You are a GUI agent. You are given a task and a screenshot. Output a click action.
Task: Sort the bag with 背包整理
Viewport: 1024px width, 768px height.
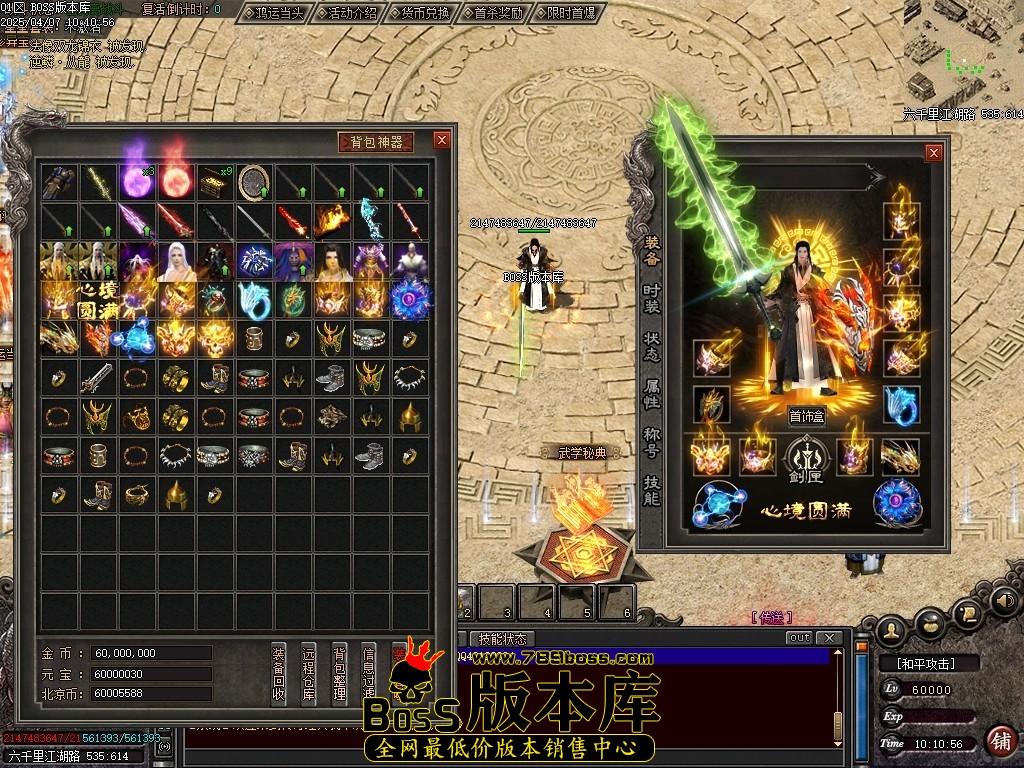pos(339,673)
